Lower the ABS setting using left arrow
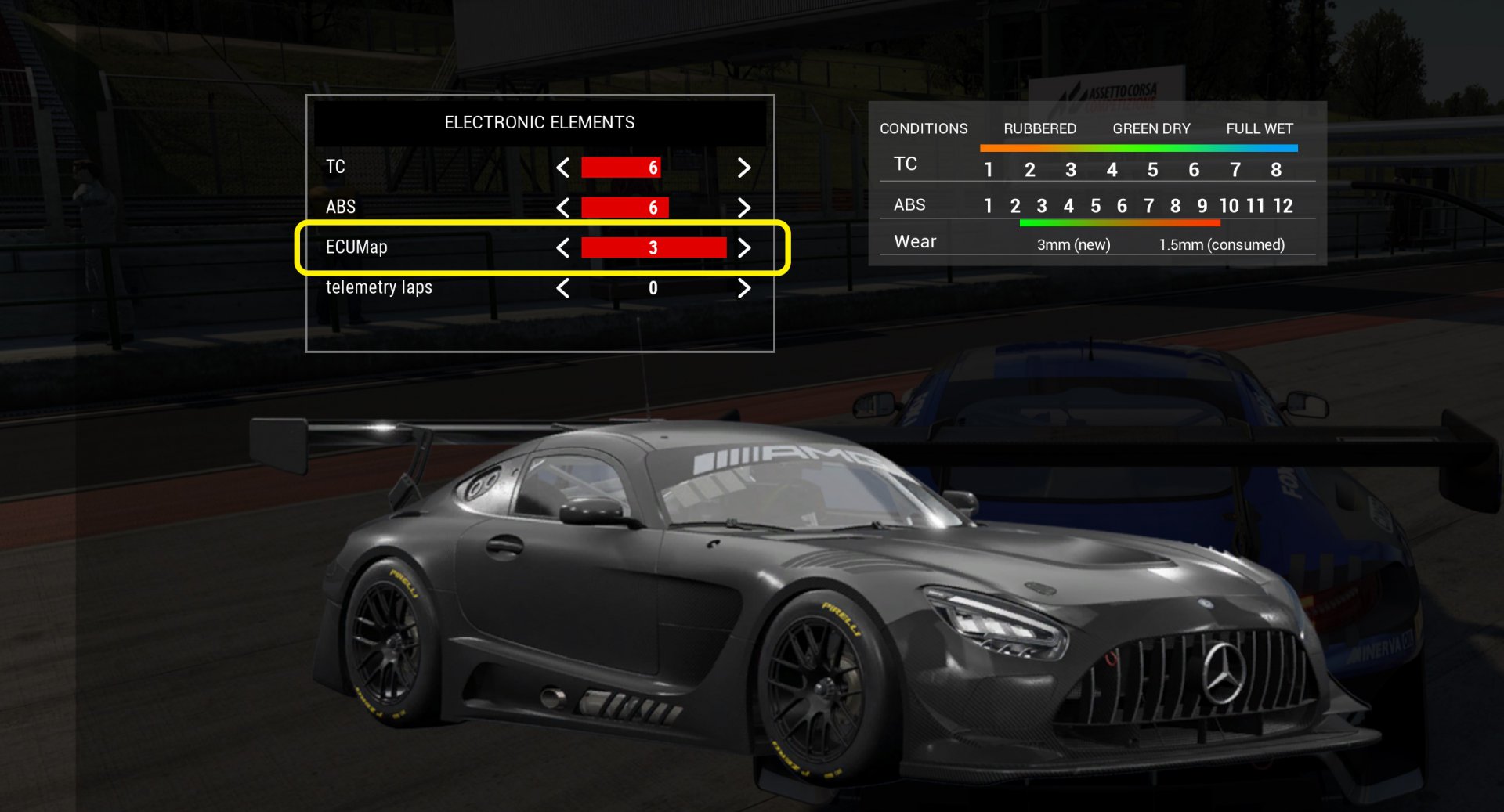 (x=562, y=208)
